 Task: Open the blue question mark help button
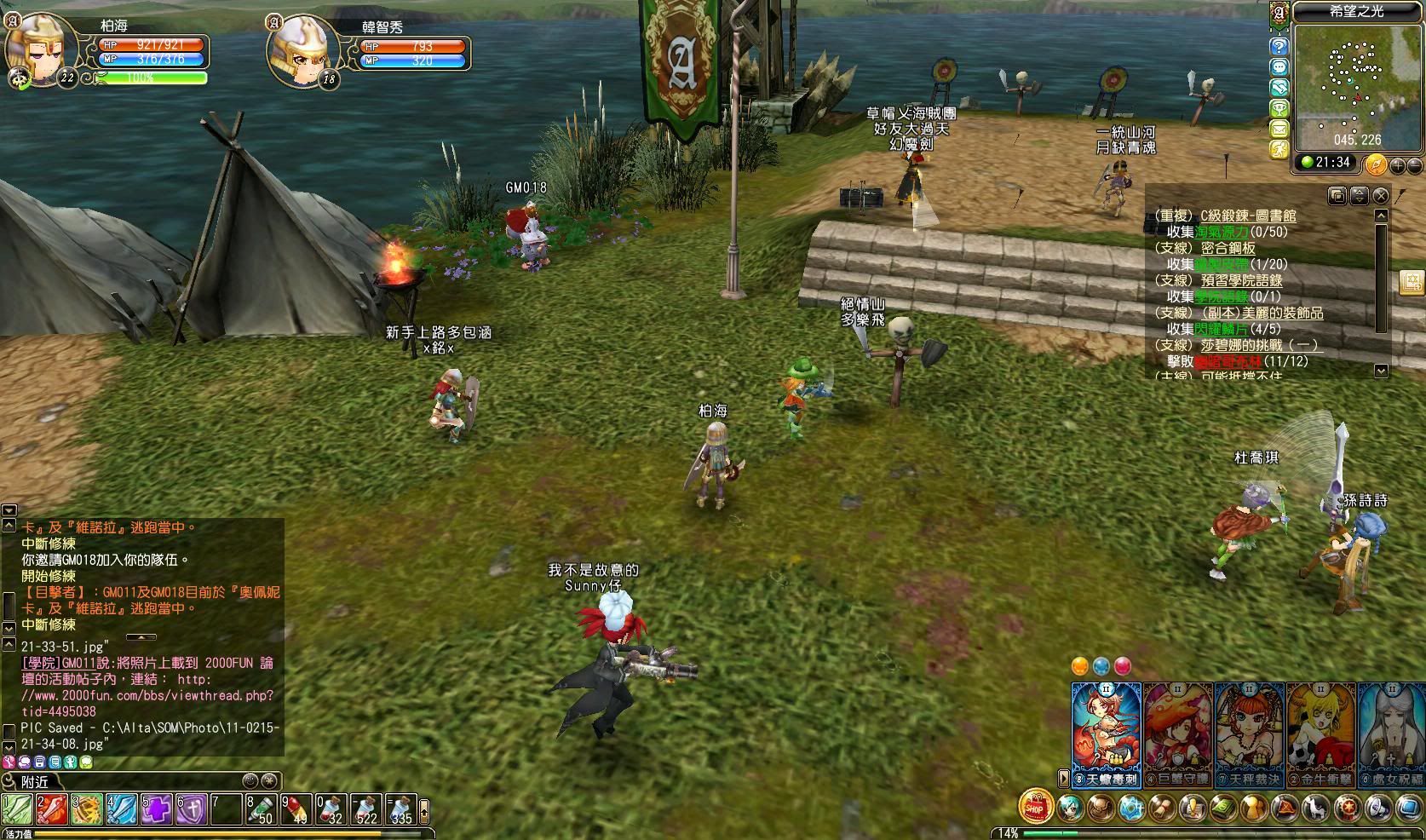click(1279, 46)
